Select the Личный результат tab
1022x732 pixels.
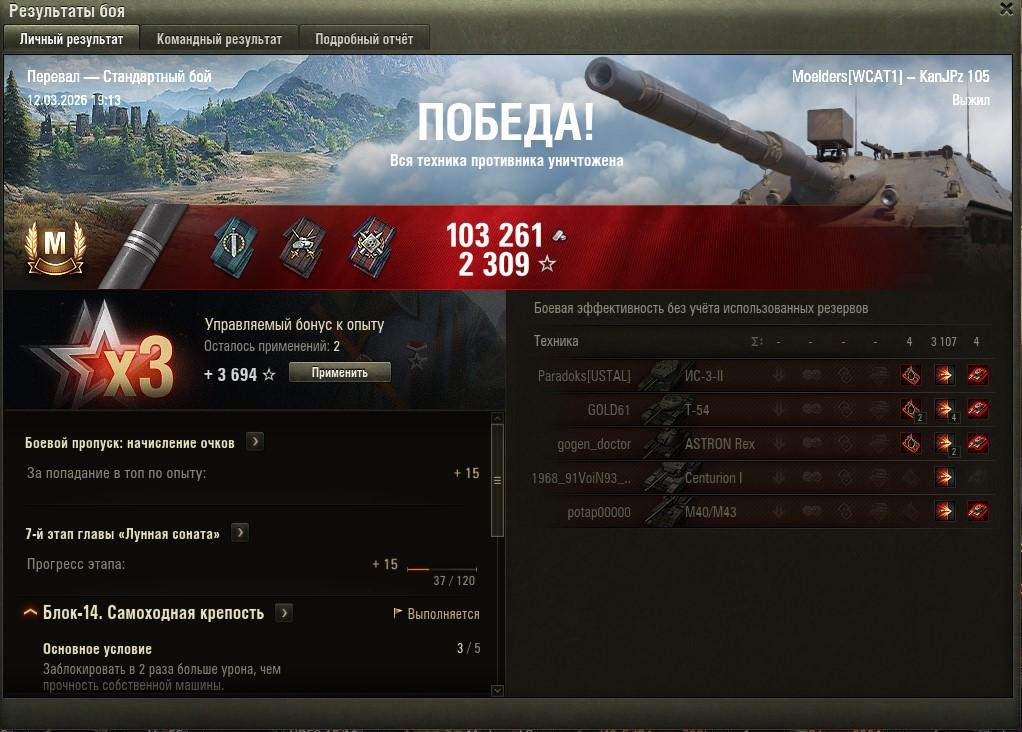pyautogui.click(x=72, y=39)
